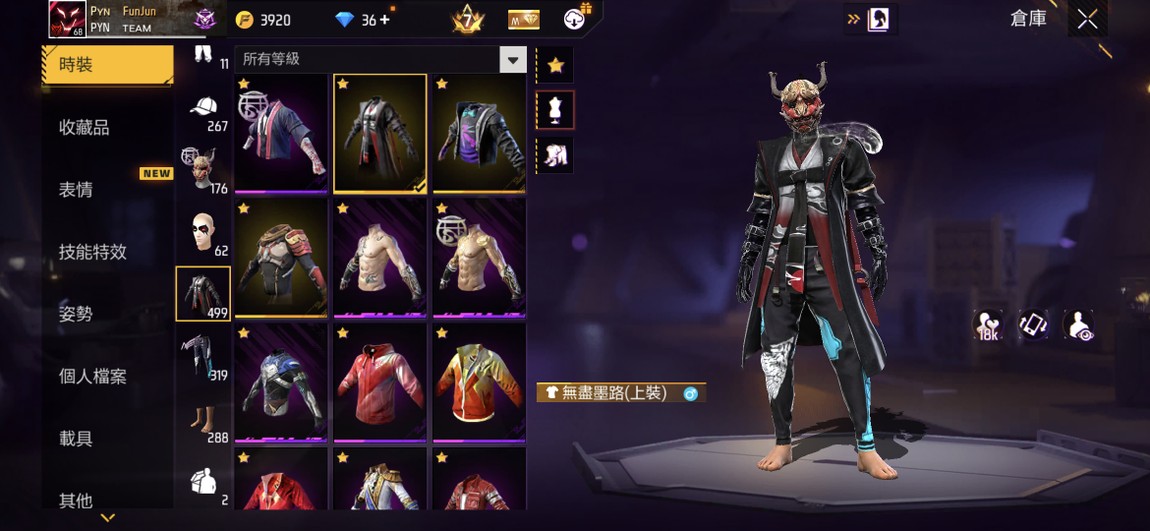Select the black and purple jacket top
Image resolution: width=1150 pixels, height=531 pixels.
click(x=479, y=133)
